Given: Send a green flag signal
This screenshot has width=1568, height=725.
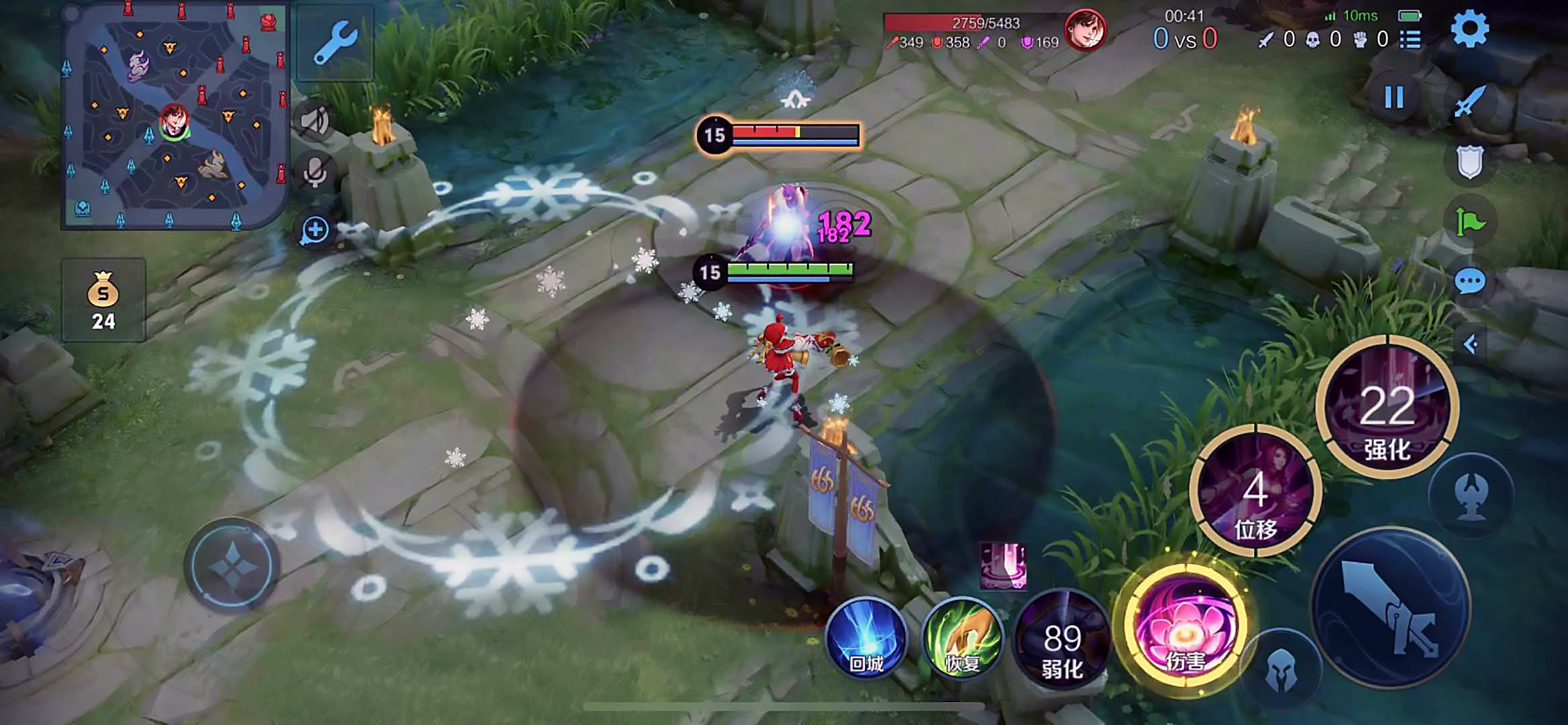Looking at the screenshot, I should tap(1469, 221).
